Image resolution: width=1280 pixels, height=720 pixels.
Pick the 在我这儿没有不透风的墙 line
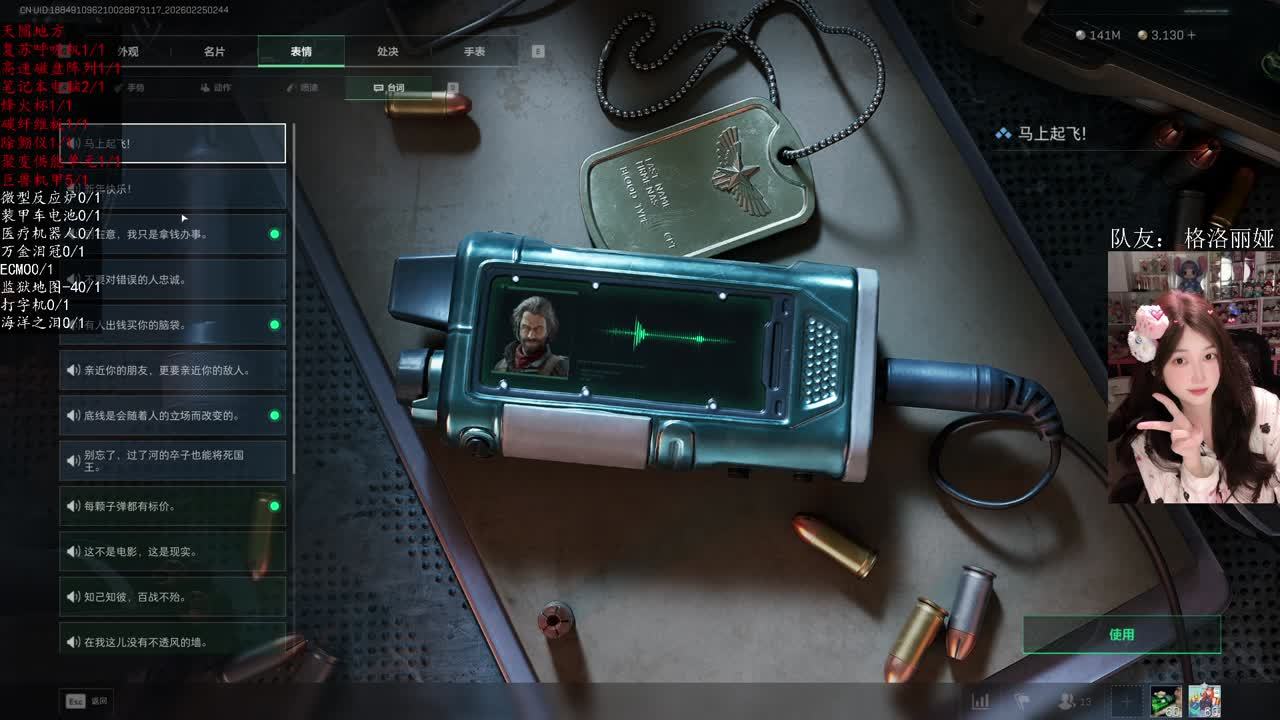coord(172,642)
